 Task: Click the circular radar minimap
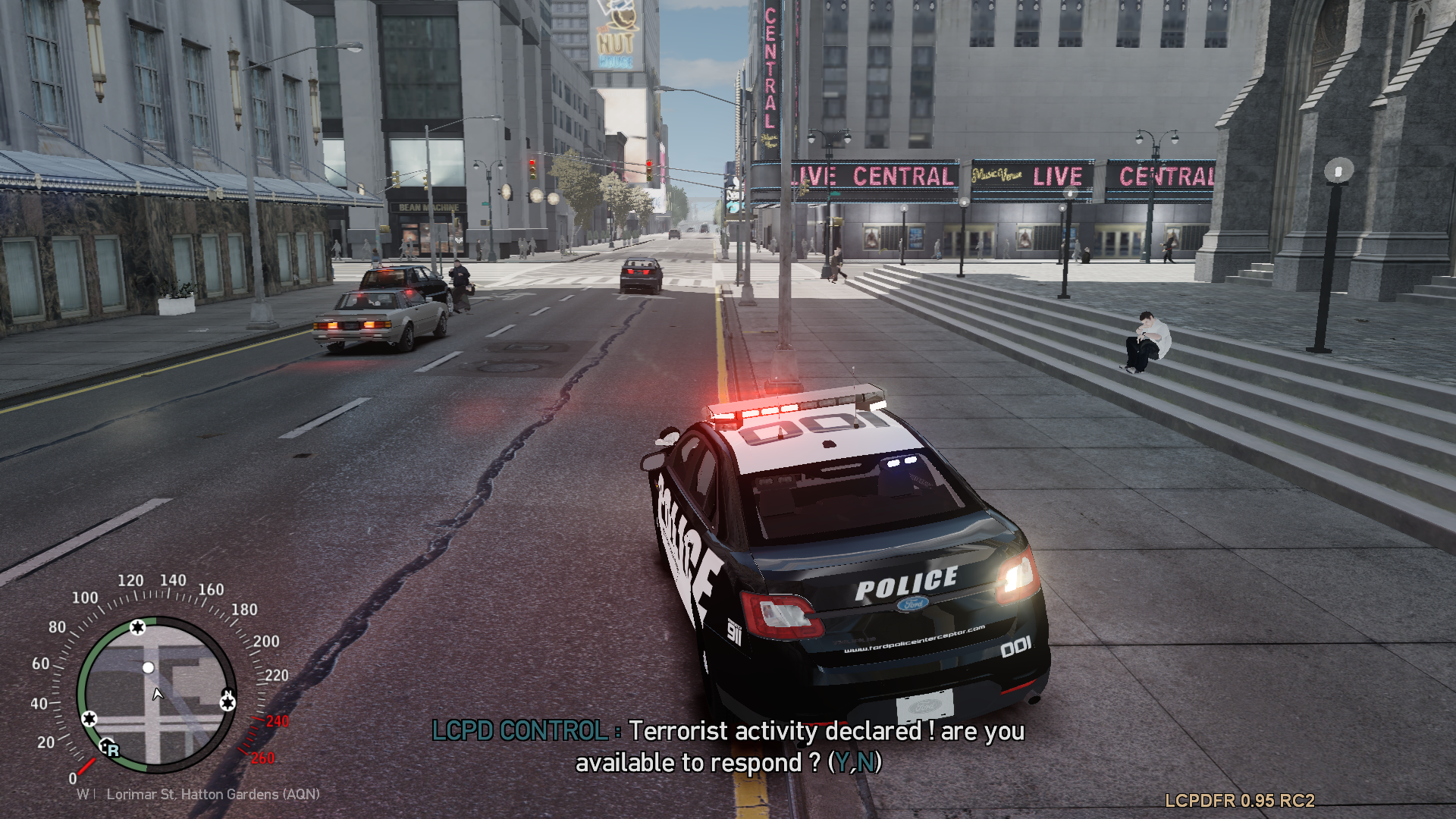(x=156, y=695)
